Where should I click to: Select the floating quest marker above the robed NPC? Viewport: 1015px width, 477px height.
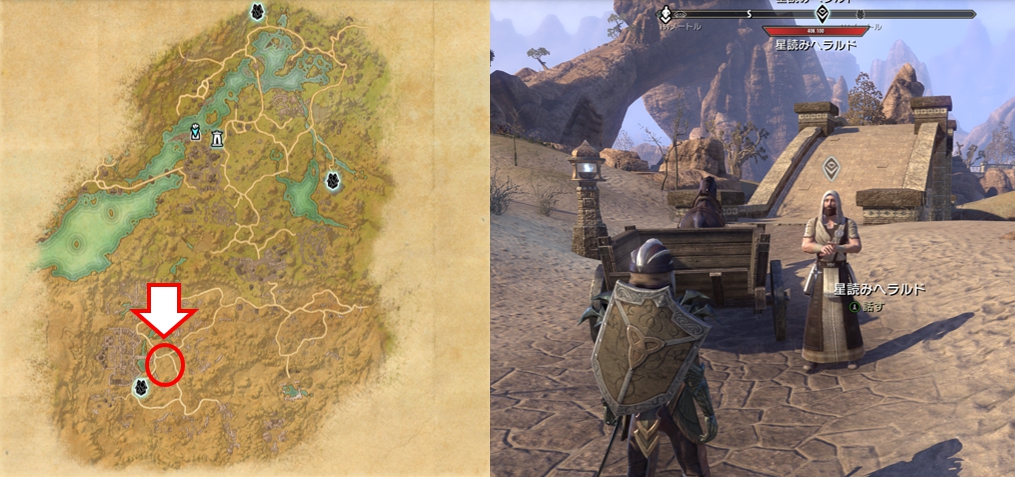click(828, 166)
